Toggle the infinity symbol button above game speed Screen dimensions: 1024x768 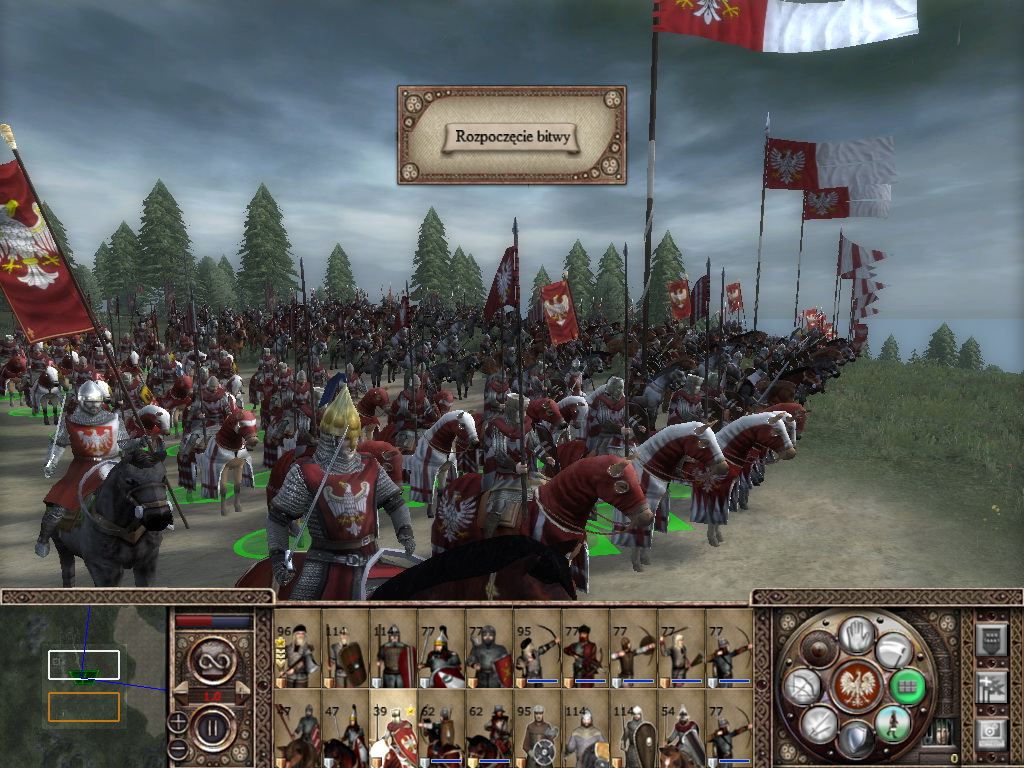tap(212, 658)
